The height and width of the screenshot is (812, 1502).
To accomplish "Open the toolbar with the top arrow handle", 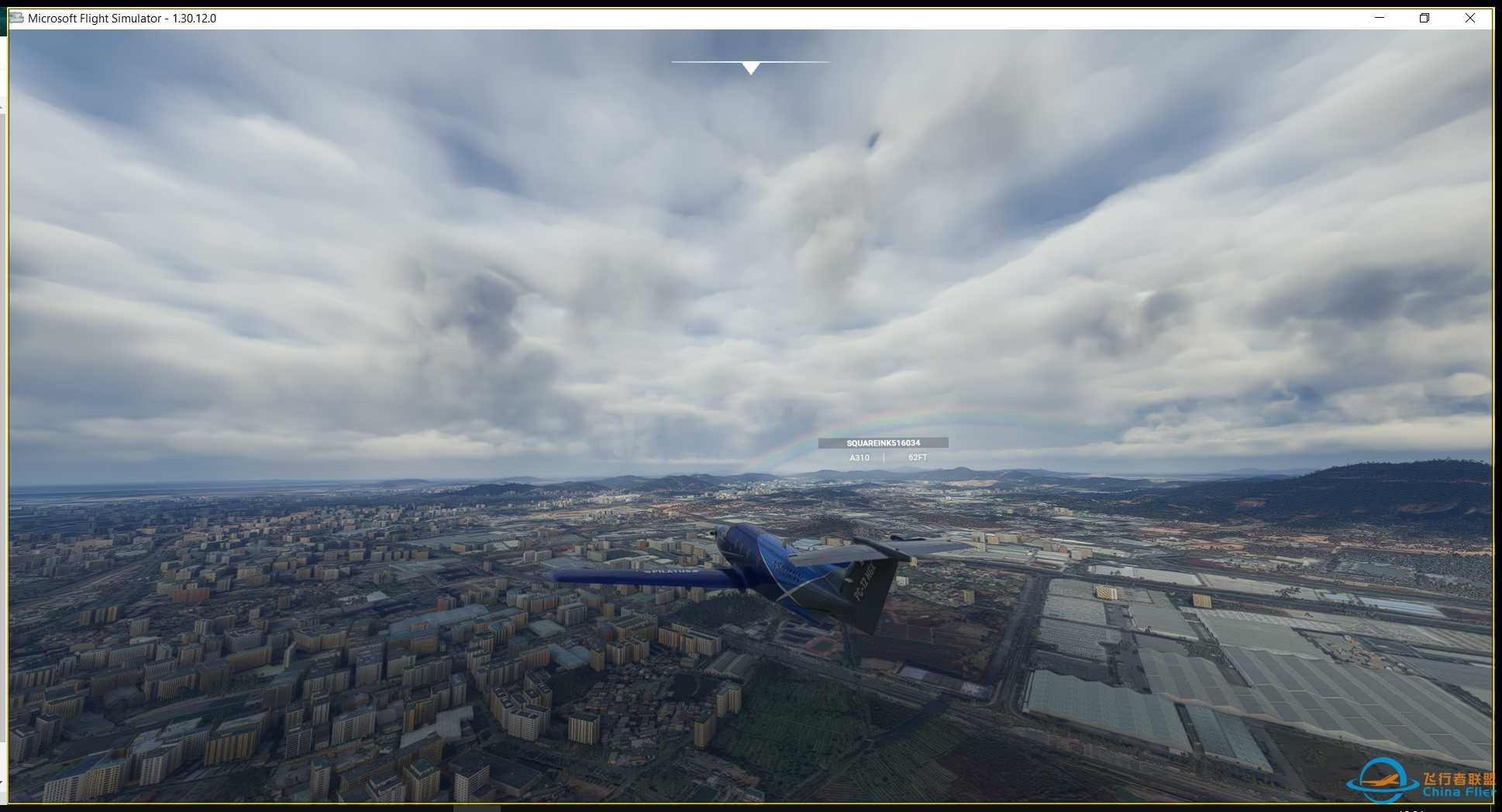I will (750, 68).
